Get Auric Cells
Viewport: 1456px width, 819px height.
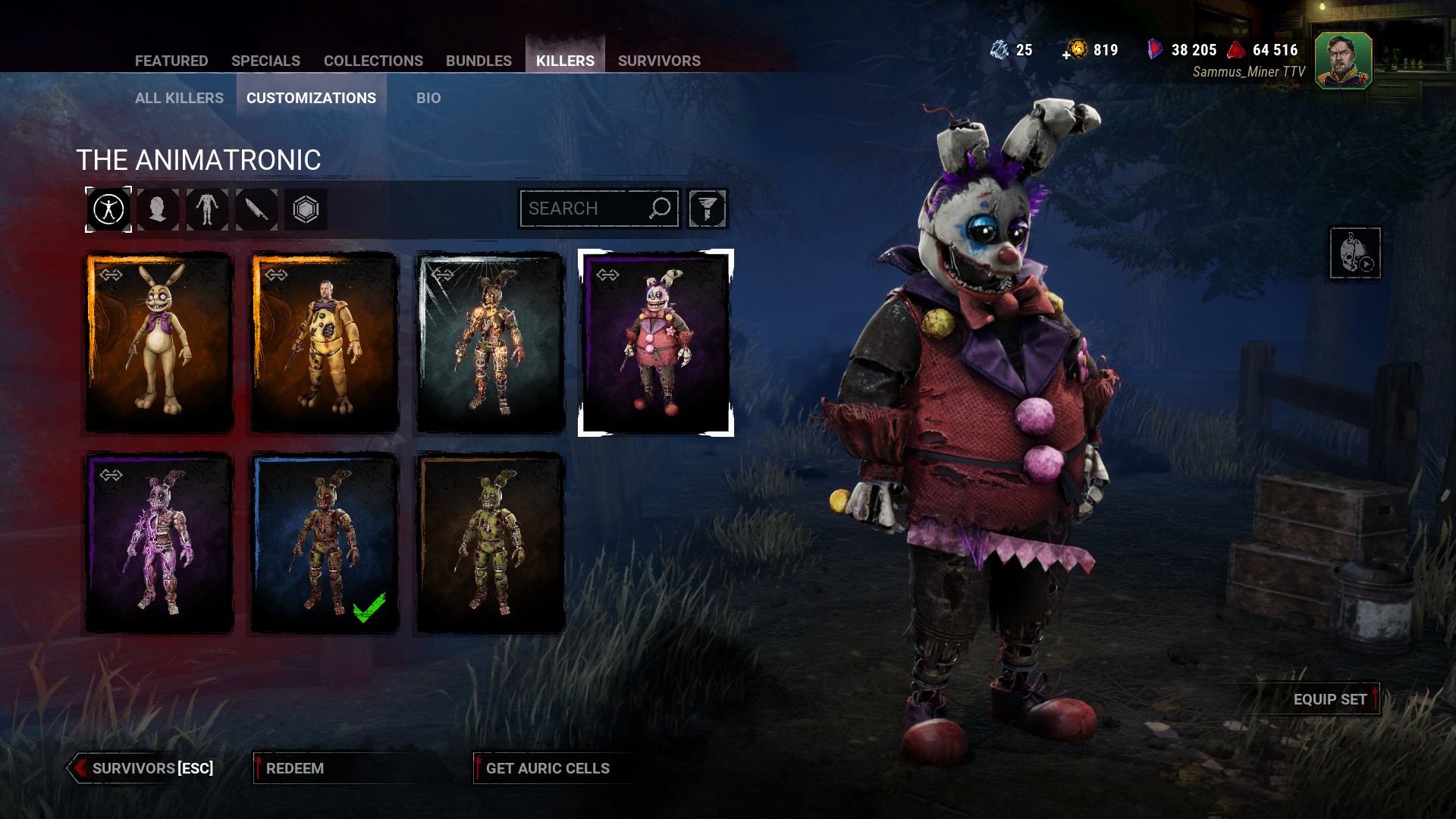coord(548,768)
